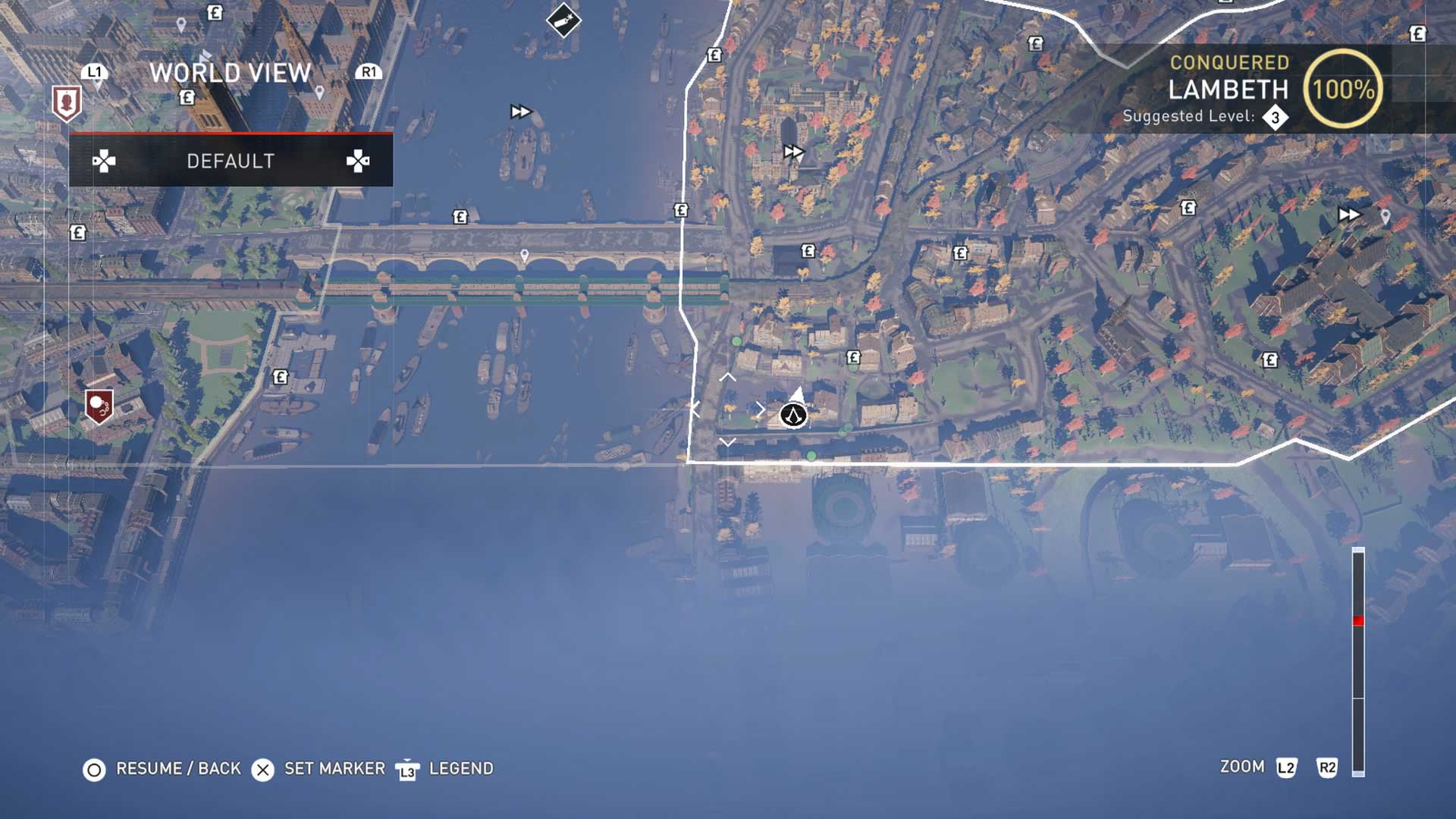
Task: Click the £ chest icon on Westminster Bridge
Action: click(459, 218)
